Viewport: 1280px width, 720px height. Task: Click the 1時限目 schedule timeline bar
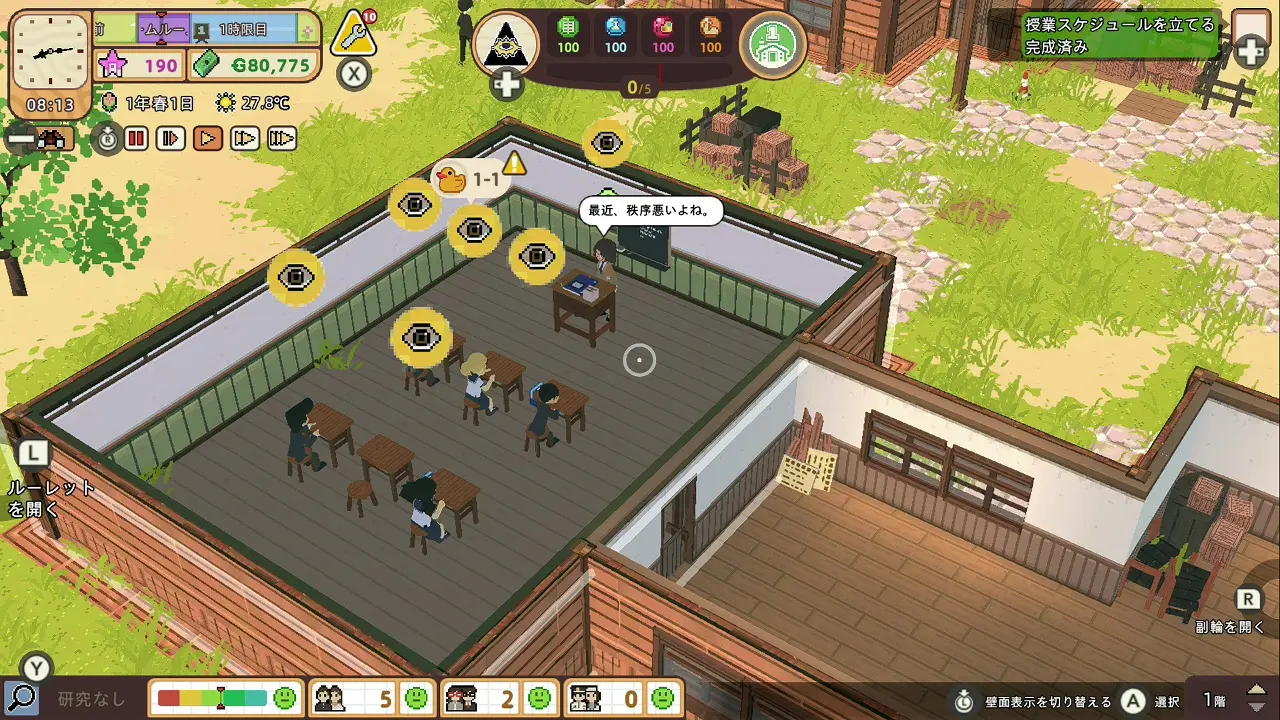(x=243, y=30)
